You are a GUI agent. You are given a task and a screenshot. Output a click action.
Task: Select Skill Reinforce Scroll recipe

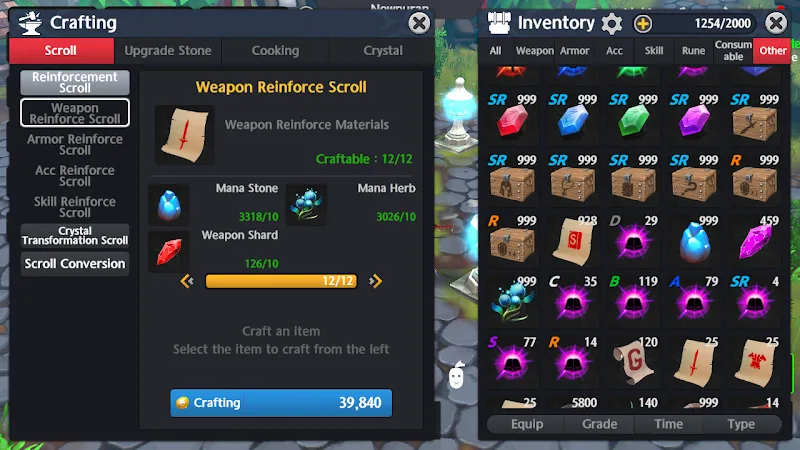[75, 206]
